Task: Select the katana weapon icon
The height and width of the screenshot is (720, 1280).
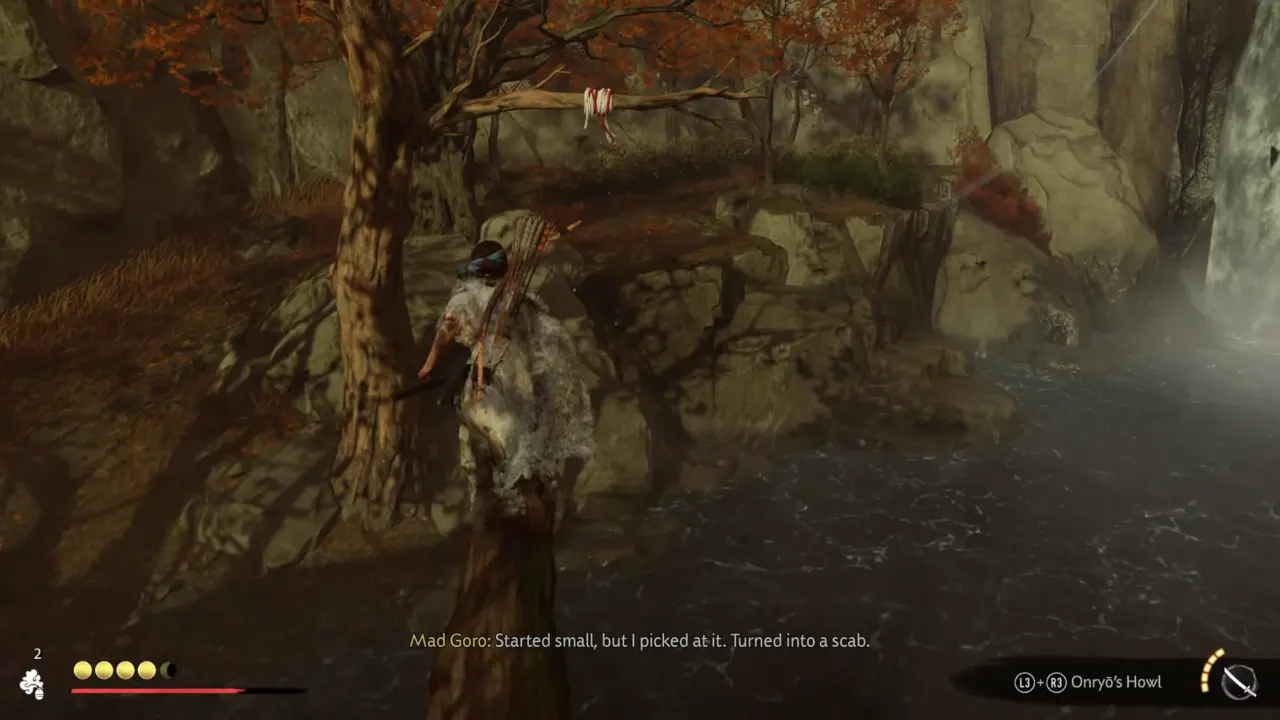Action: click(1239, 681)
